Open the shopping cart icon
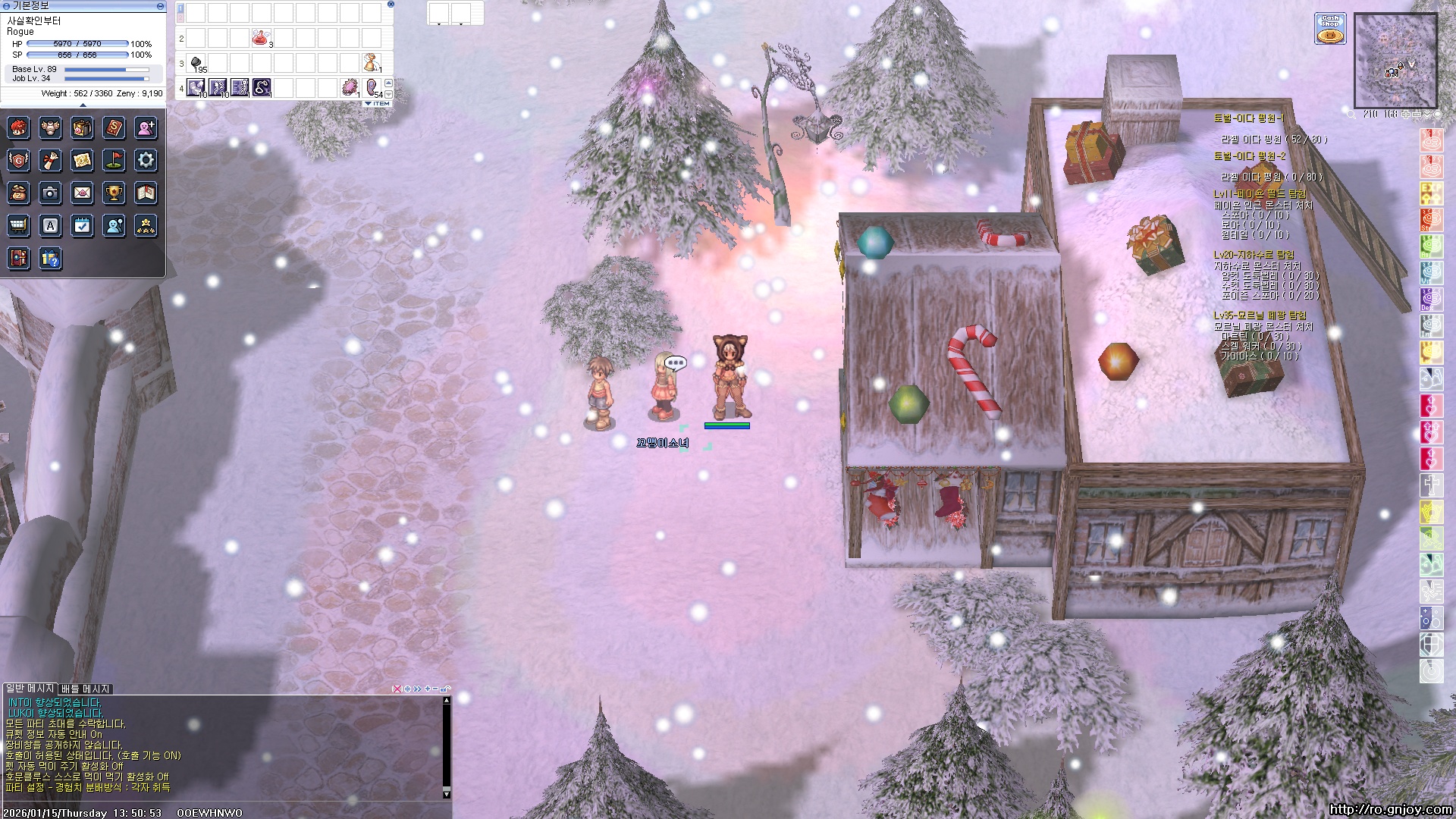Viewport: 1456px width, 819px height. pyautogui.click(x=18, y=226)
